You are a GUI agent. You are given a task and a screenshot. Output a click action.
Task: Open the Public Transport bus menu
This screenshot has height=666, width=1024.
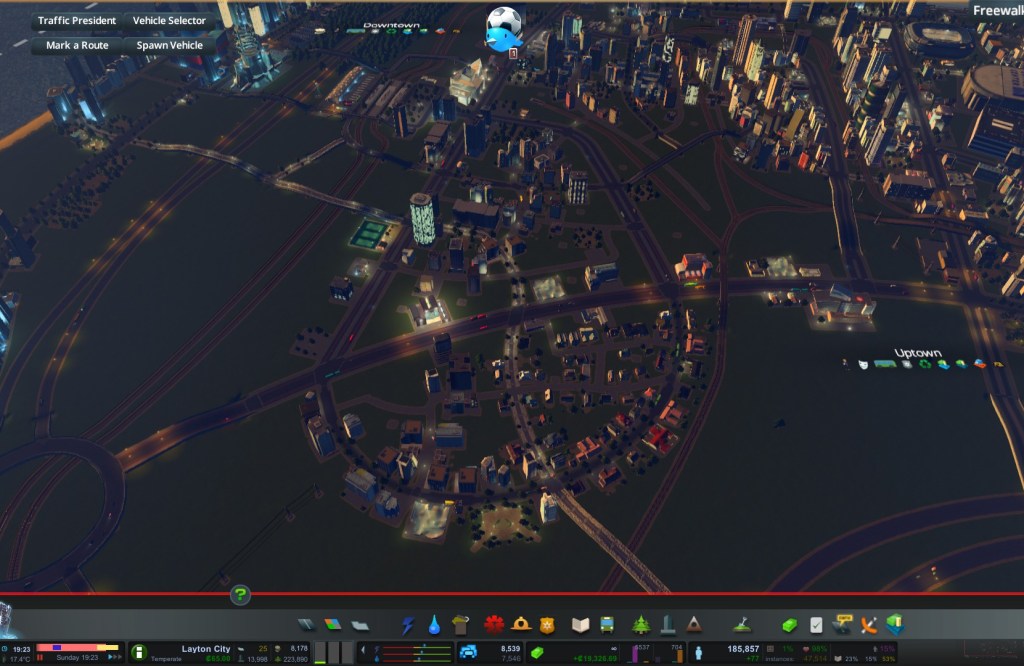click(x=607, y=625)
